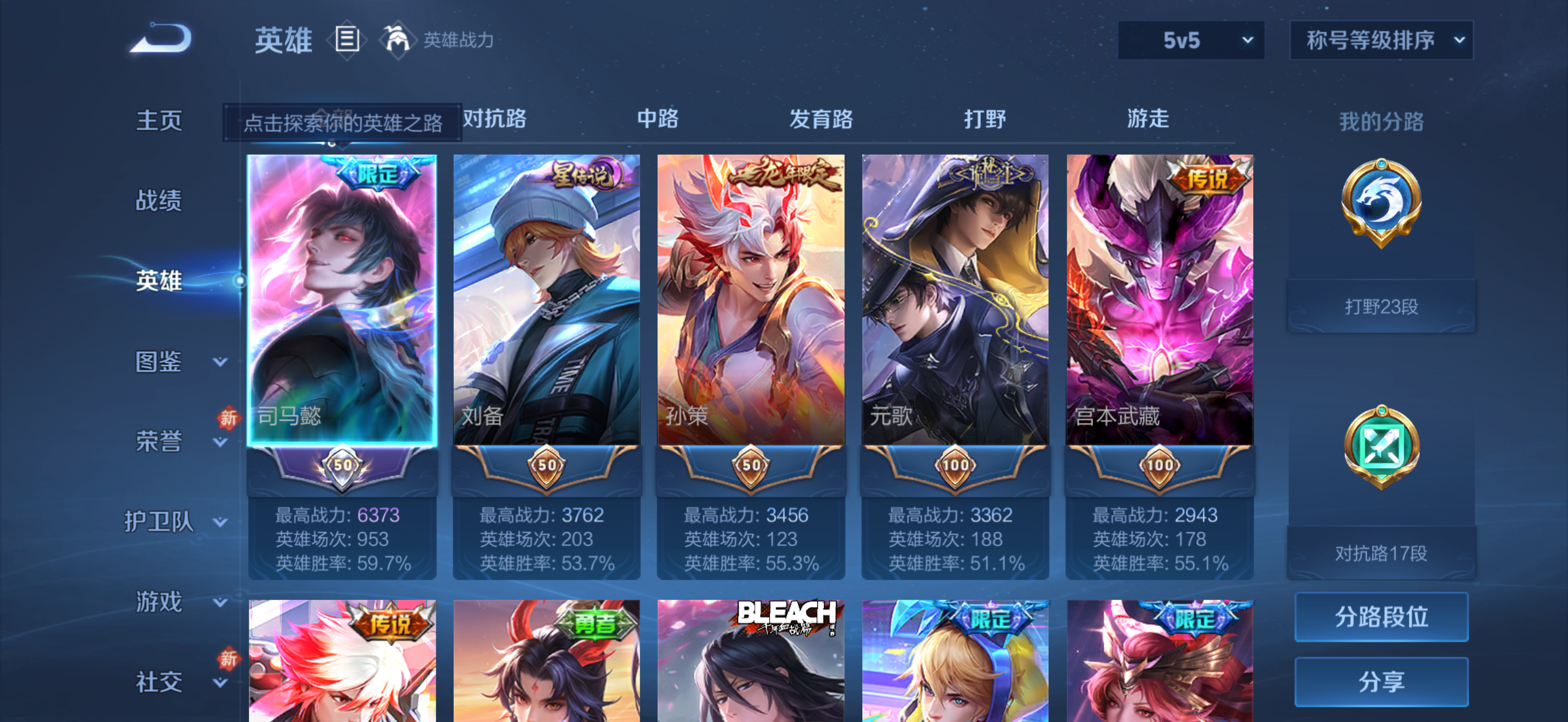Open the 称号等级排序 sorting dropdown
Viewport: 1568px width, 722px height.
[x=1380, y=39]
